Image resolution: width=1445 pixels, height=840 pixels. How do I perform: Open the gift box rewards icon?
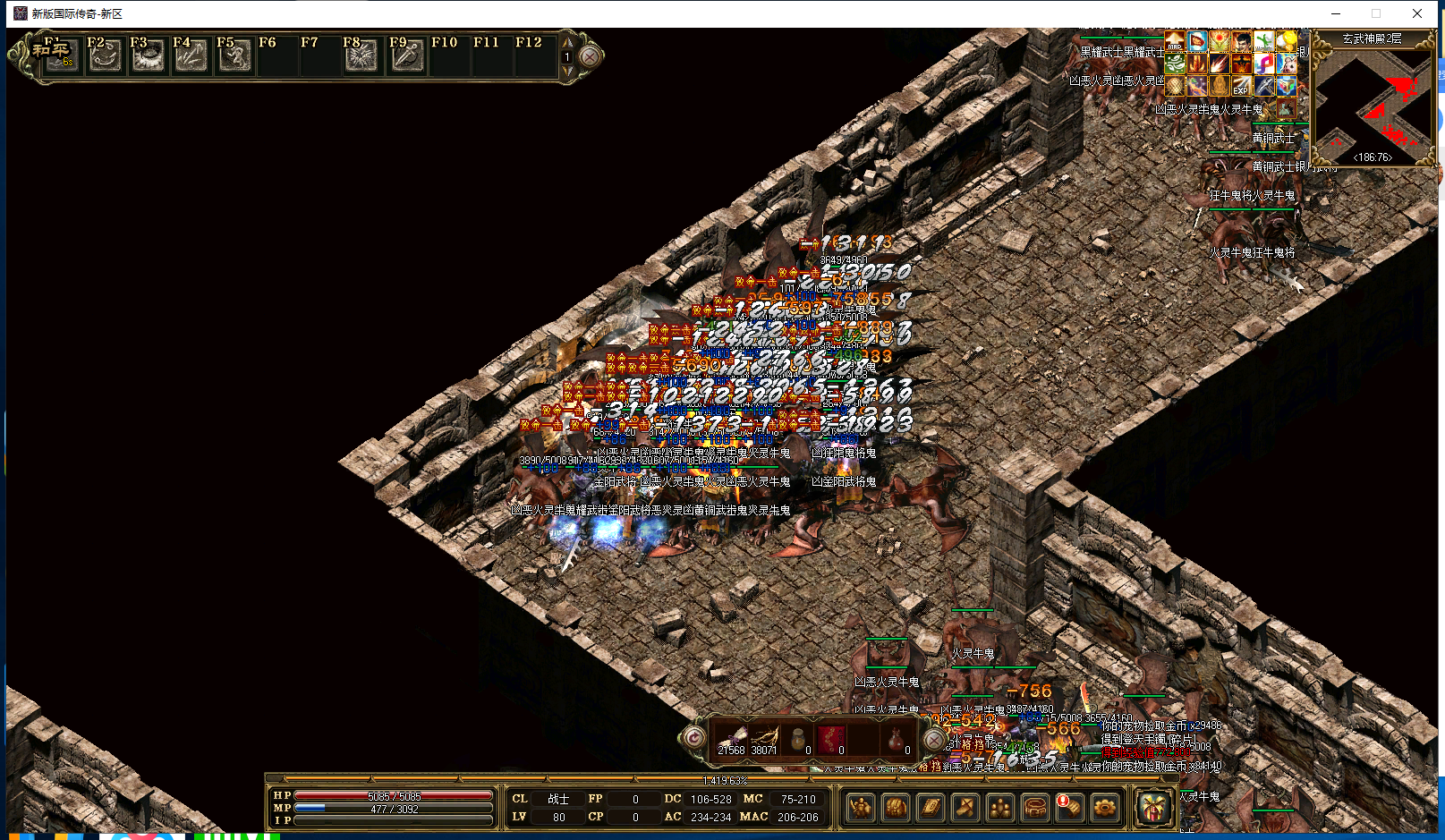1154,807
